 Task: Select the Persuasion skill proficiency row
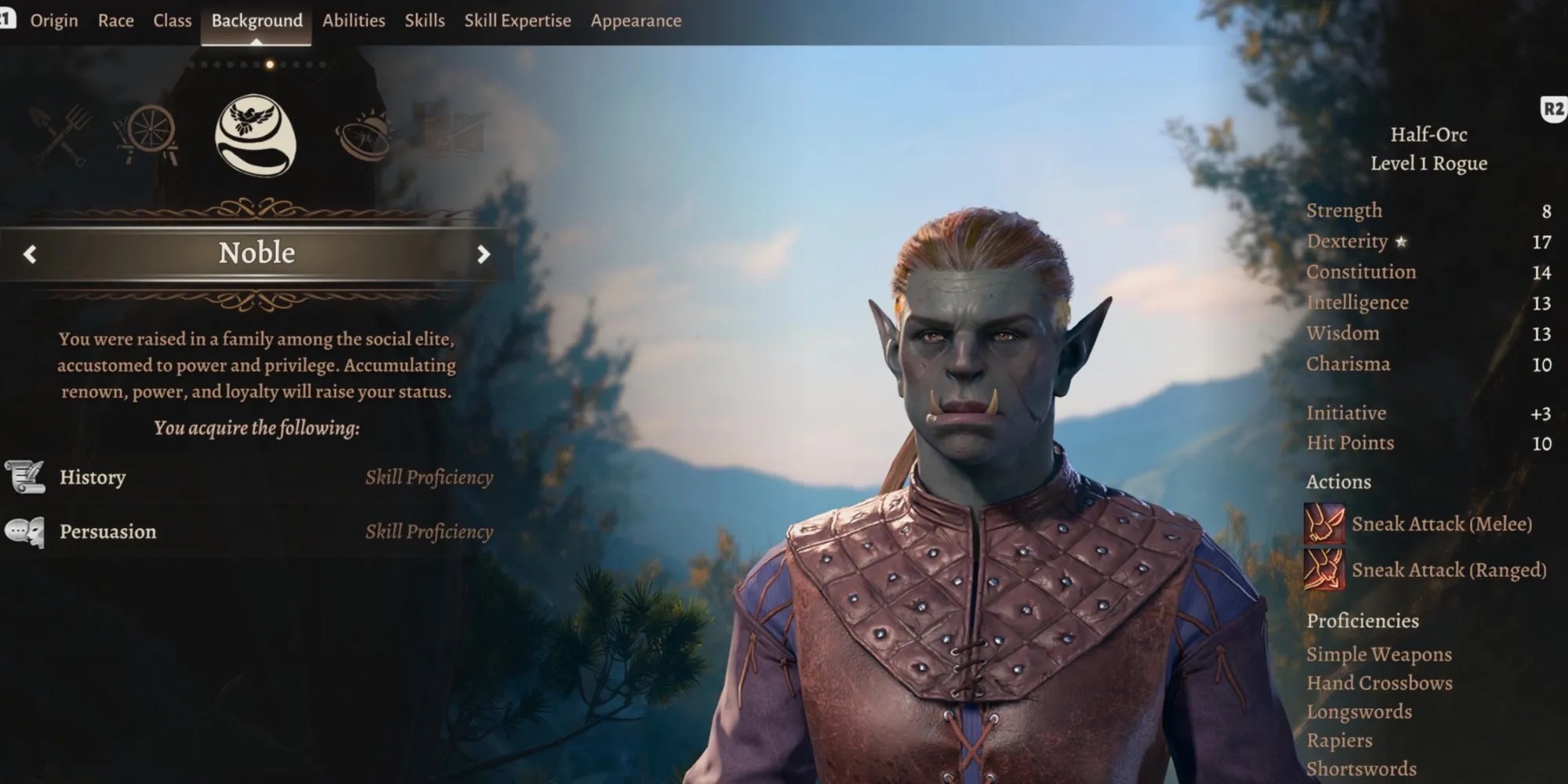pos(249,532)
